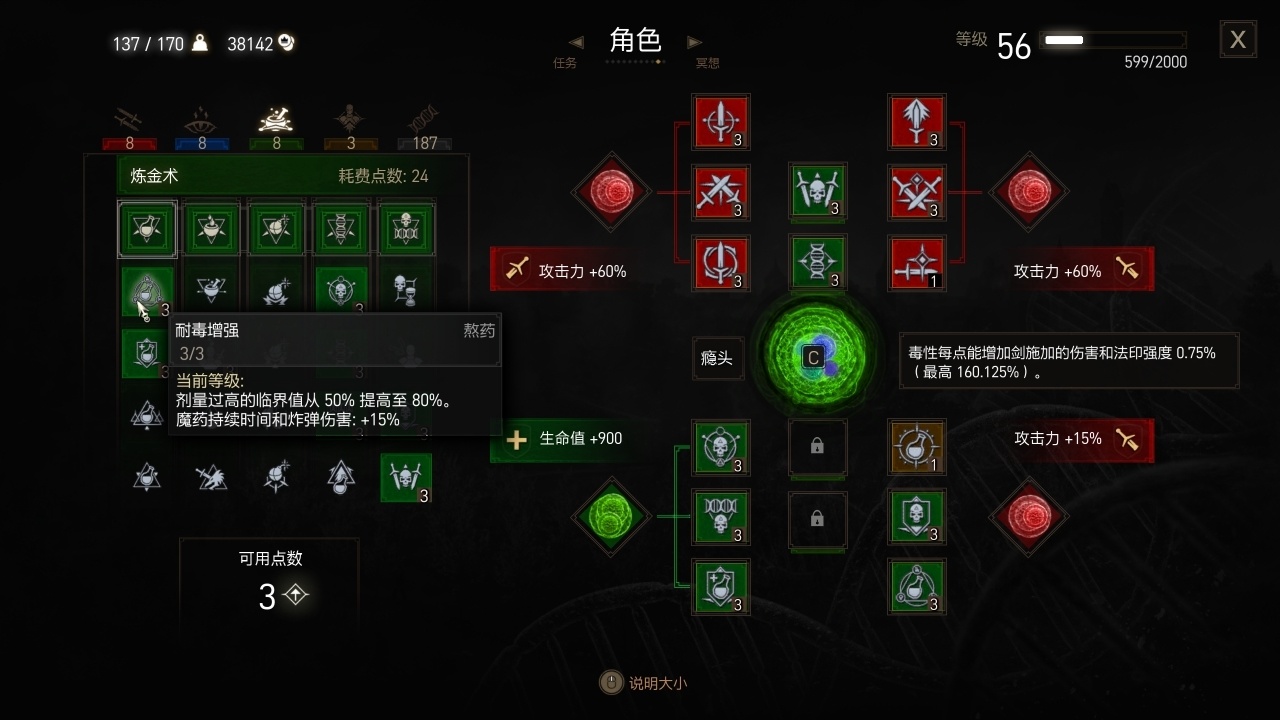Select the hourglass skull skill icon
Image resolution: width=1280 pixels, height=720 pixels.
coord(405,291)
